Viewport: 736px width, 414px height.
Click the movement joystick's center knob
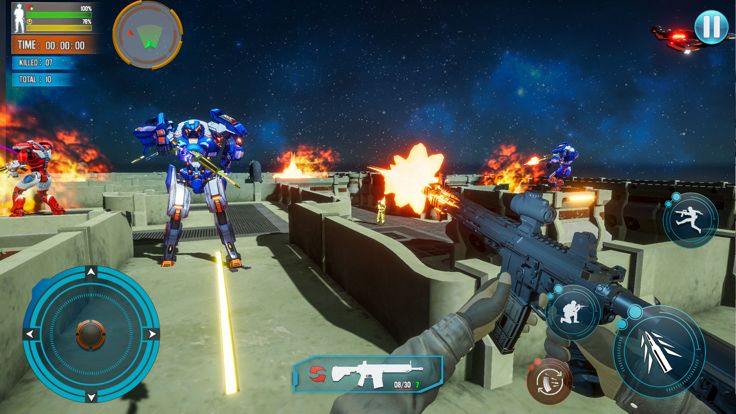pos(91,334)
